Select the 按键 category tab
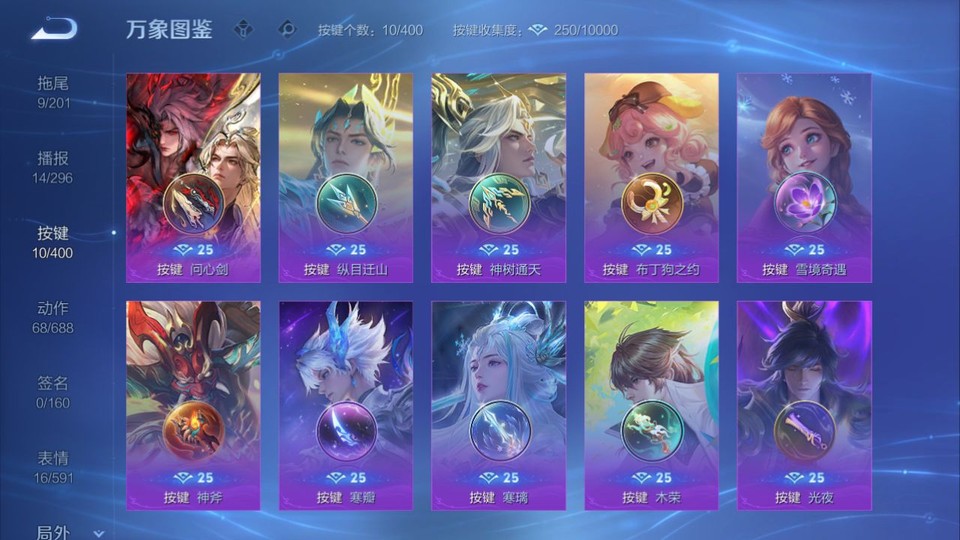The image size is (960, 540). point(54,242)
